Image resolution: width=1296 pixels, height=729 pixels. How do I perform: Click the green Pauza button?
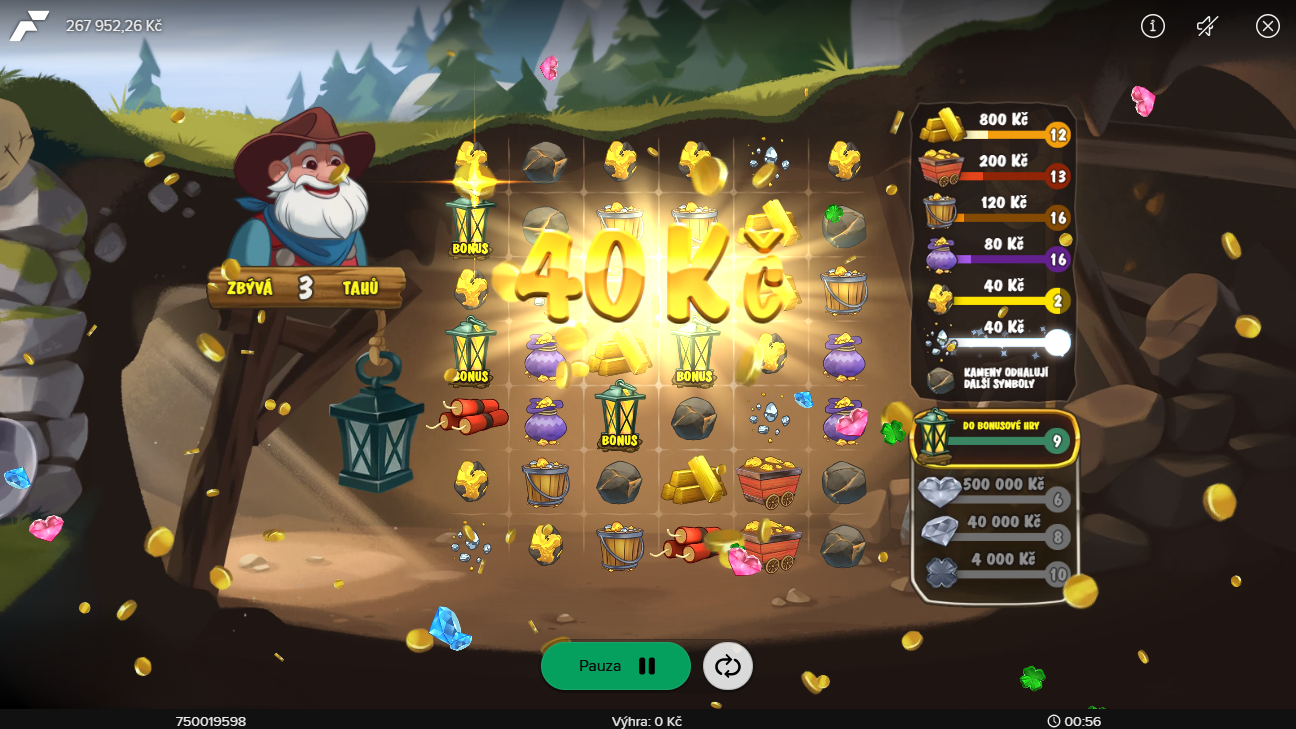pos(615,666)
